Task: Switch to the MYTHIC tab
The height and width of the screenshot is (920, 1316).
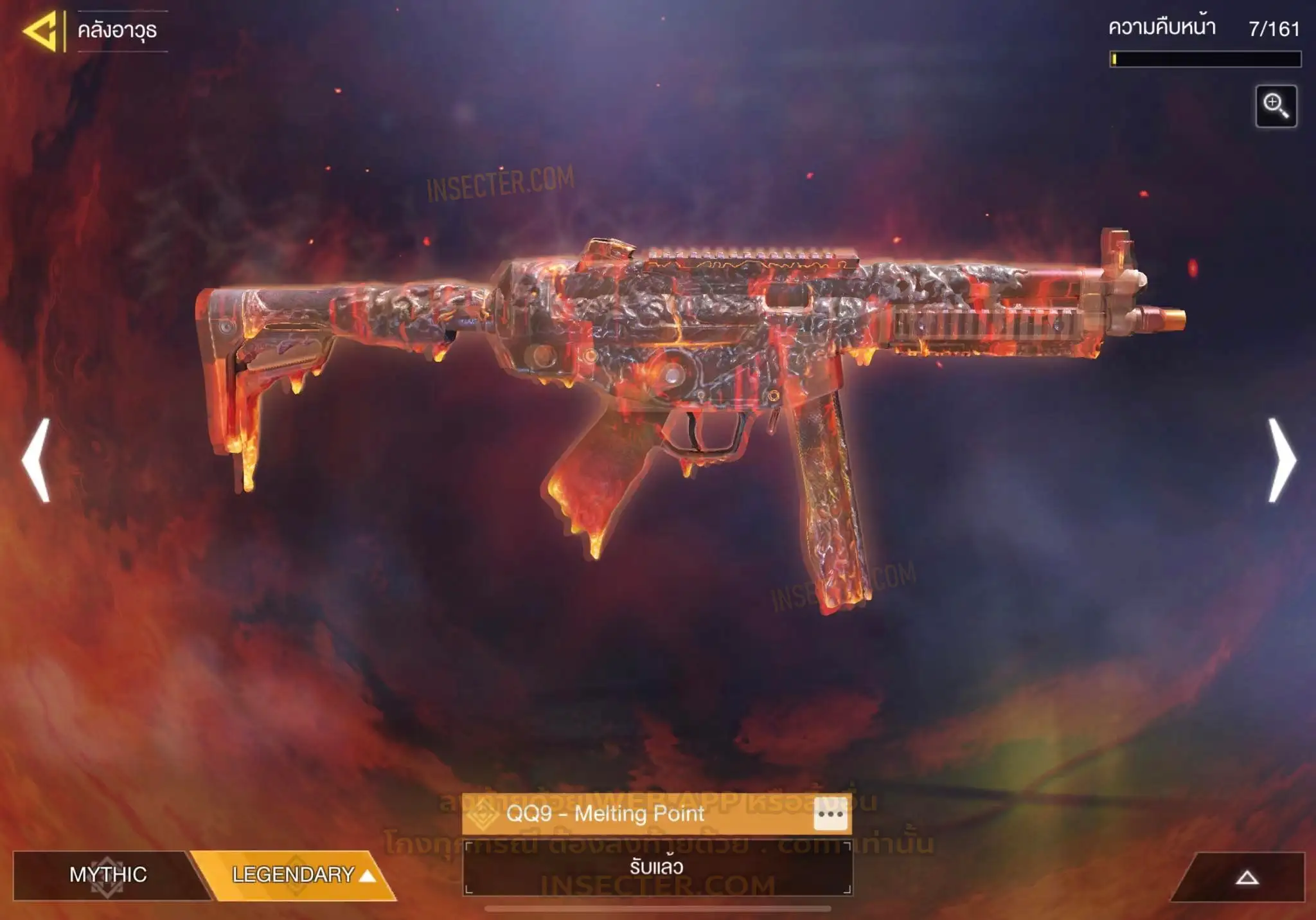Action: [107, 874]
